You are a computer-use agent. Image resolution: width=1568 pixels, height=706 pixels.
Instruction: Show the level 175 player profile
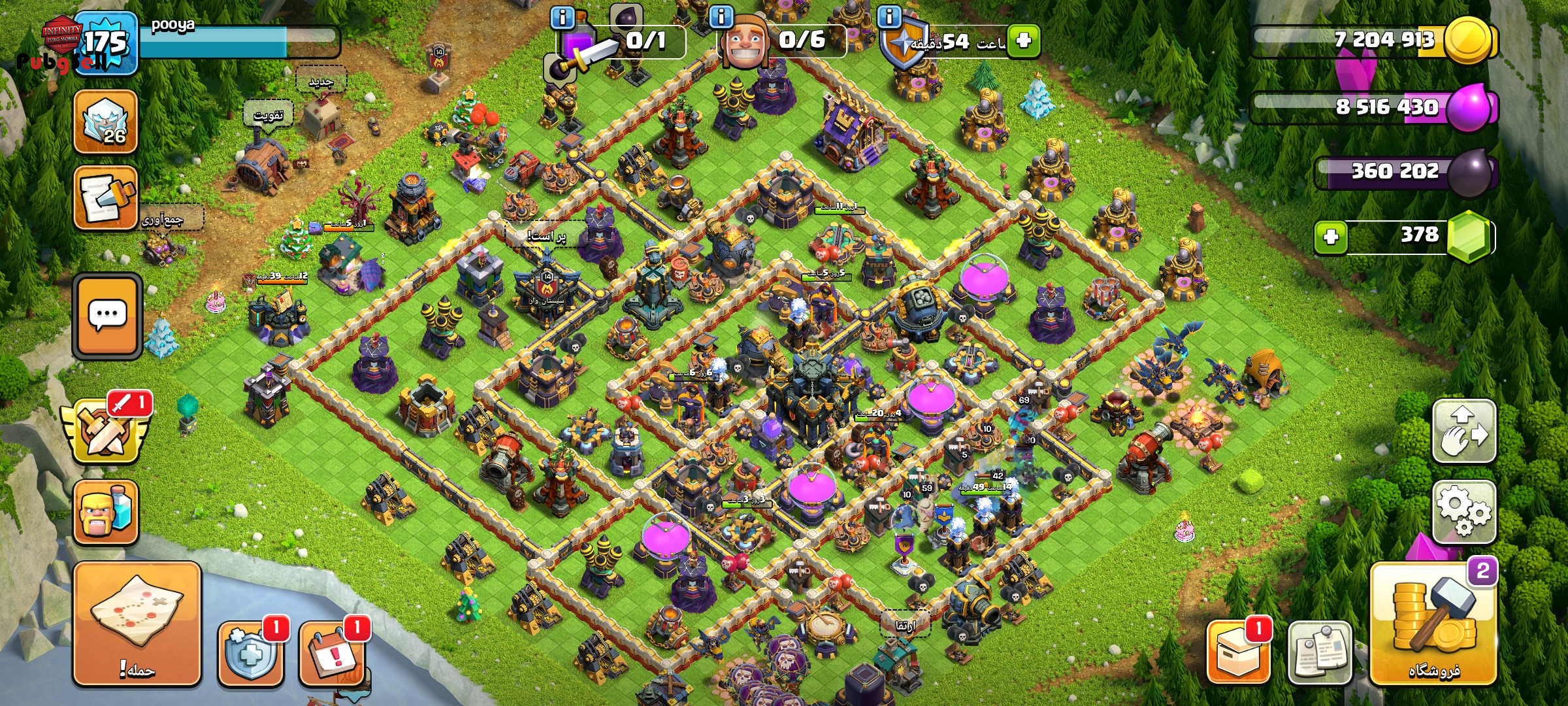click(105, 43)
